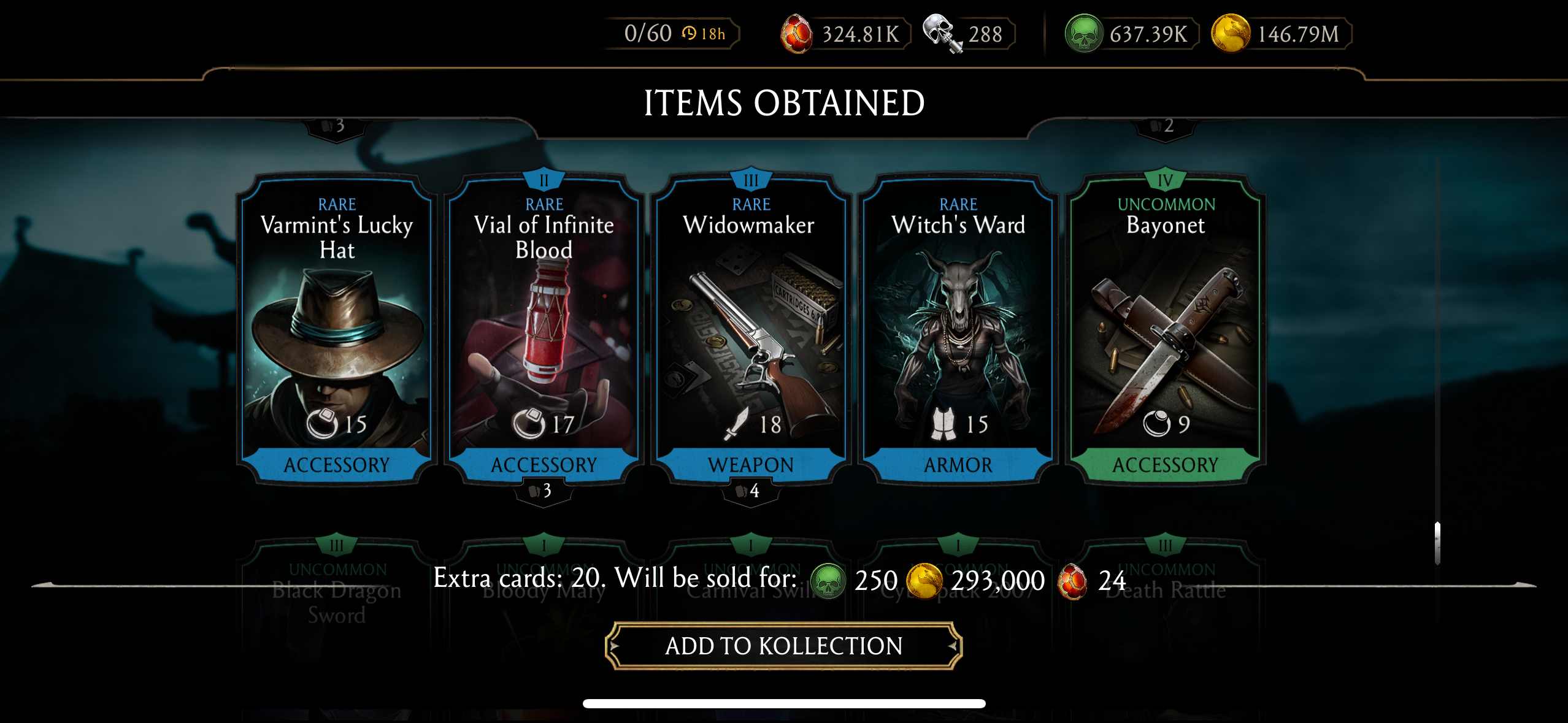
Task: Tap the red blood ruby currency icon
Action: coord(797,34)
